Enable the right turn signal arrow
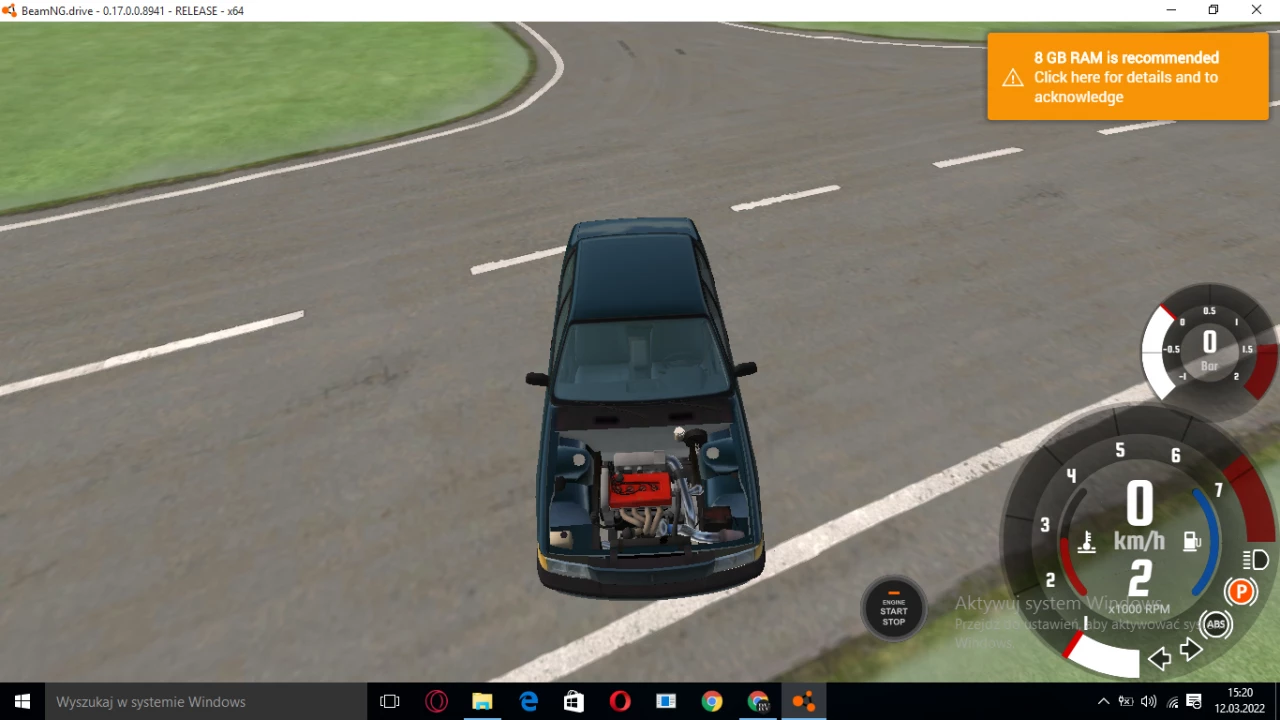 pyautogui.click(x=1191, y=649)
